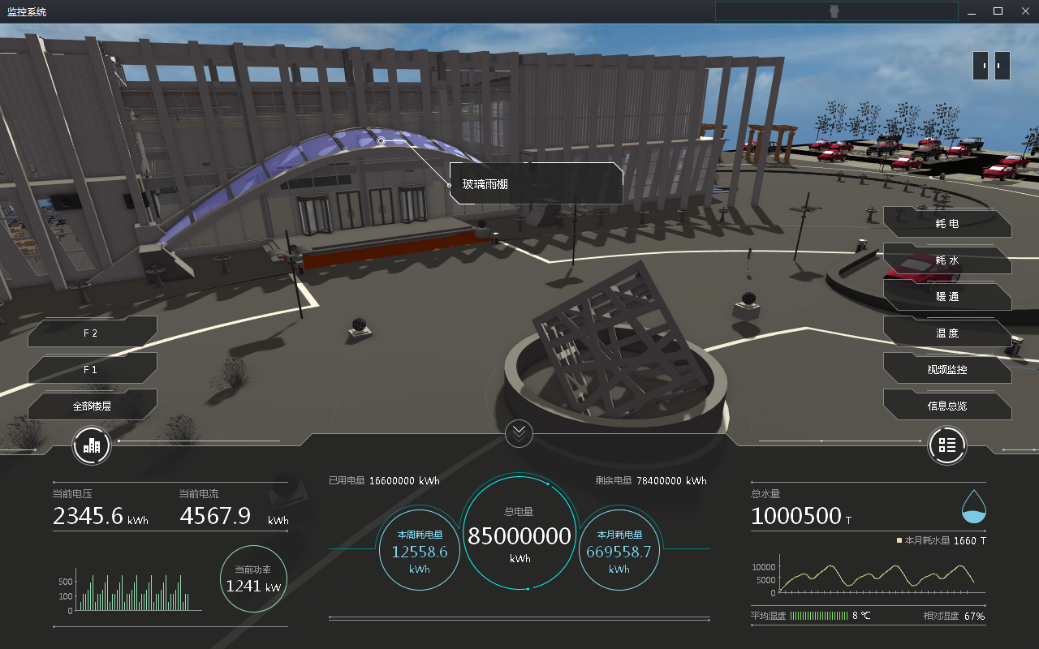This screenshot has height=649, width=1039.
Task: Click the 玻璃雨棚 glass canopy label
Action: click(x=536, y=184)
